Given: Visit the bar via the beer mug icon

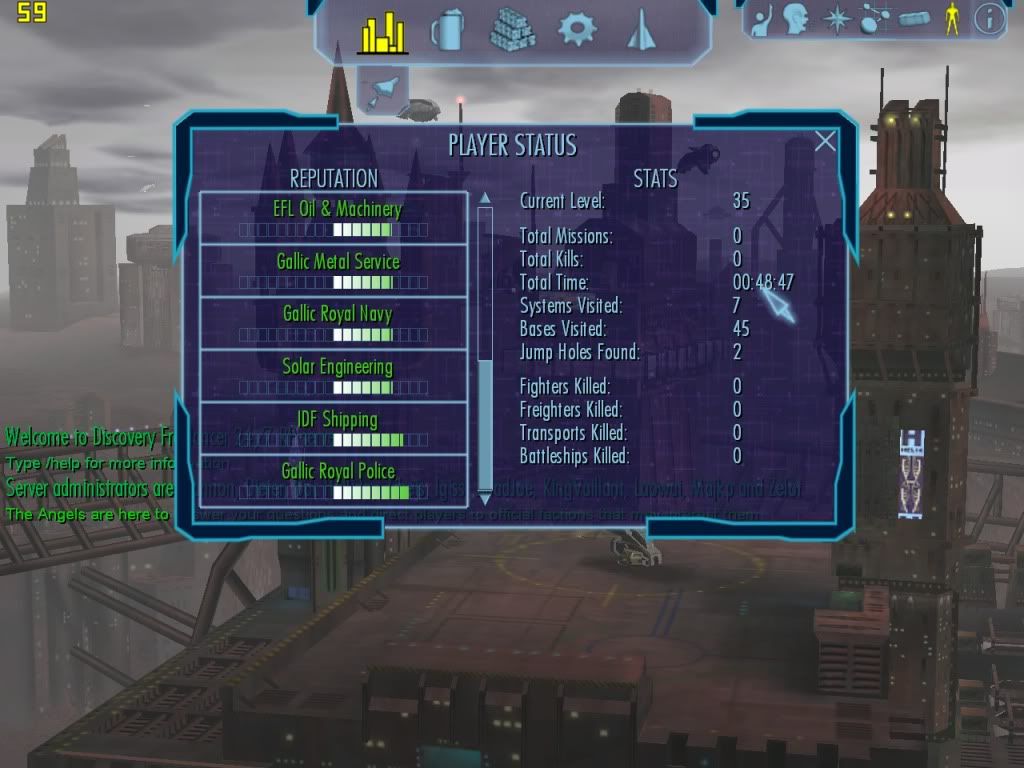Looking at the screenshot, I should pos(447,31).
